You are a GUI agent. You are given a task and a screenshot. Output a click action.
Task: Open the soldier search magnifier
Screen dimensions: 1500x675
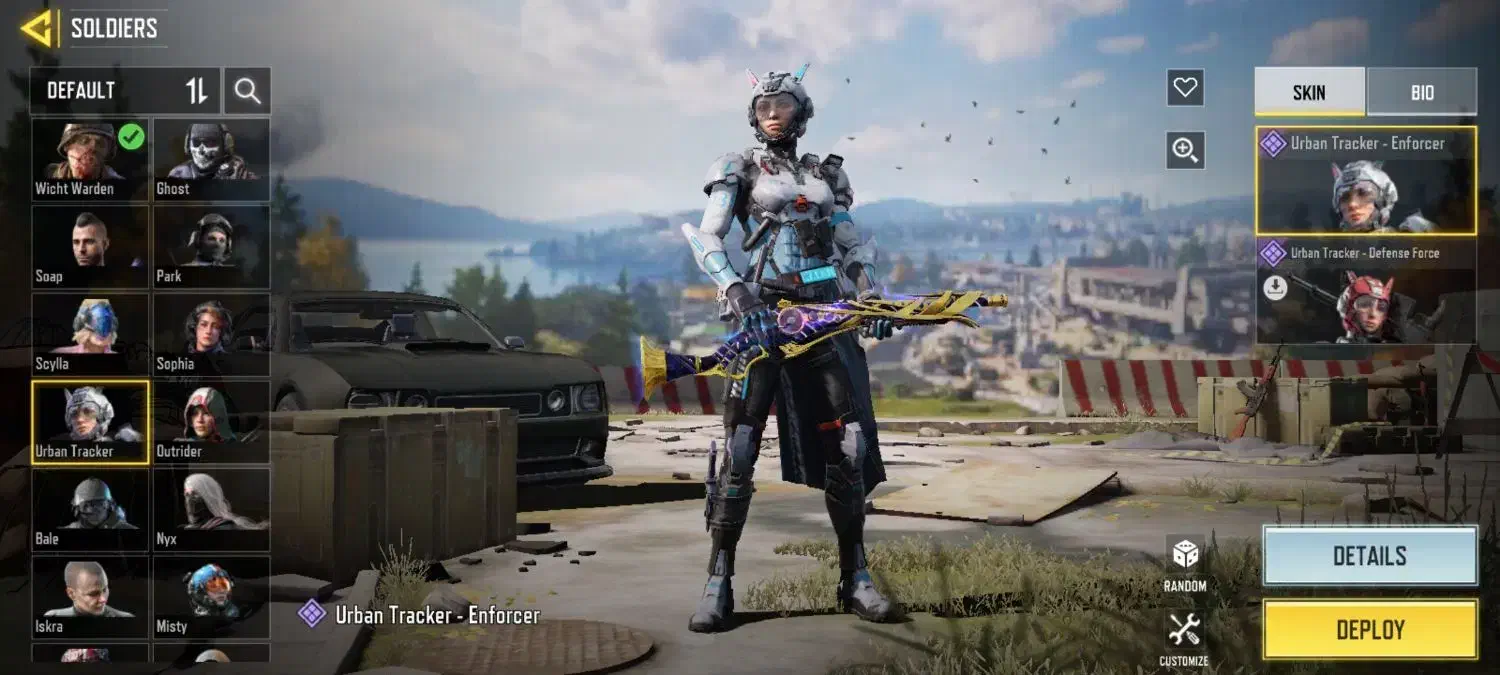(x=247, y=92)
